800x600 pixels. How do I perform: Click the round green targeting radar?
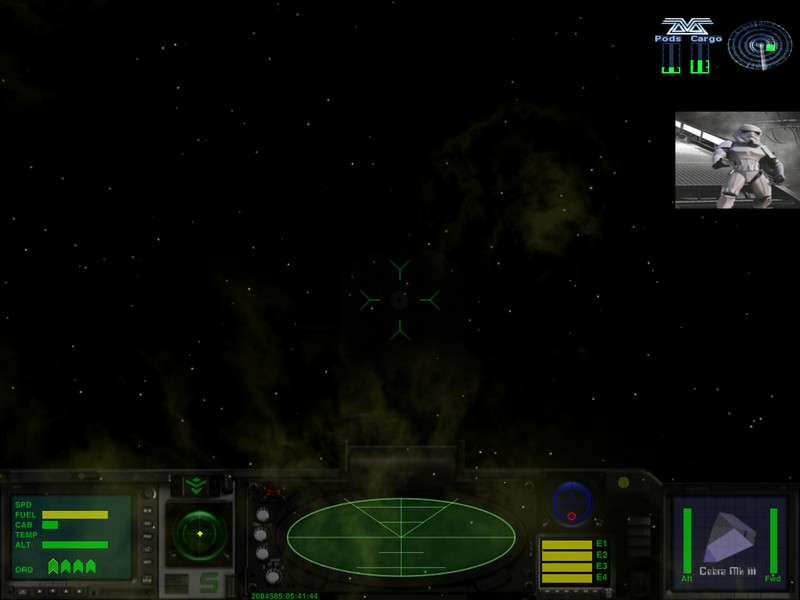(x=198, y=534)
